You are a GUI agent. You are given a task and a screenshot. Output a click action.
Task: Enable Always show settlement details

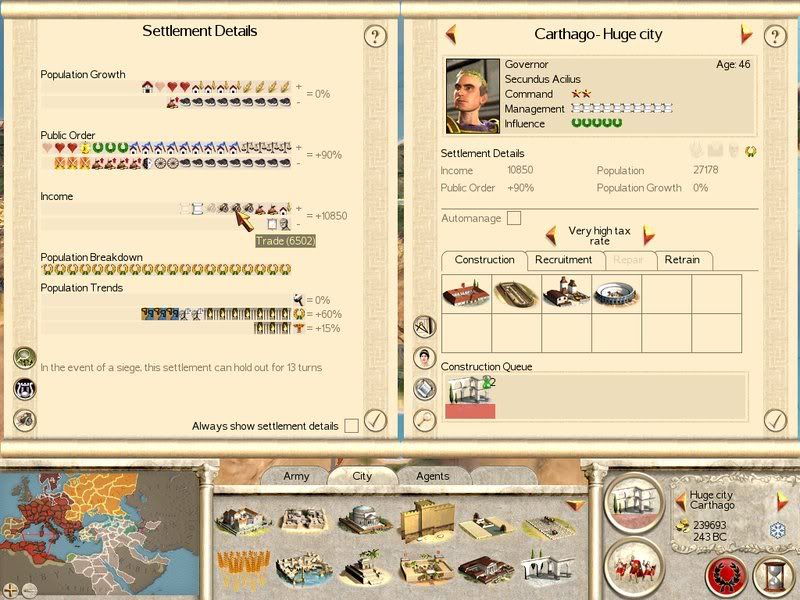tap(351, 426)
